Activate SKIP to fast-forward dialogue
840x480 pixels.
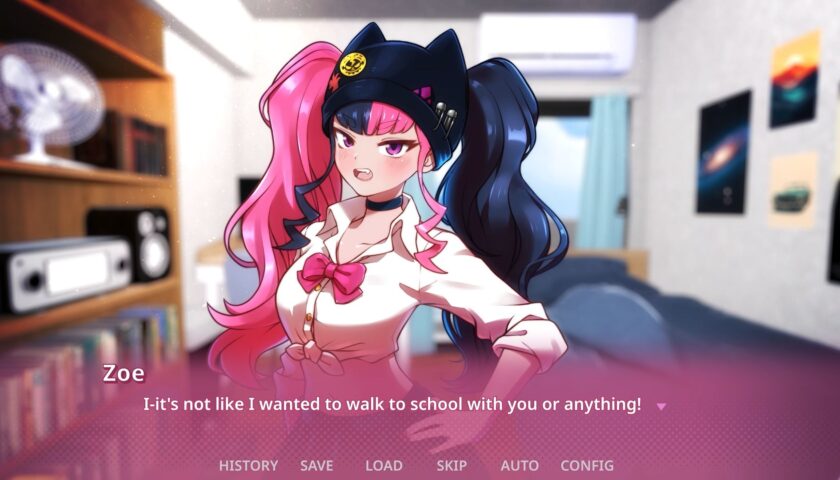(x=451, y=465)
